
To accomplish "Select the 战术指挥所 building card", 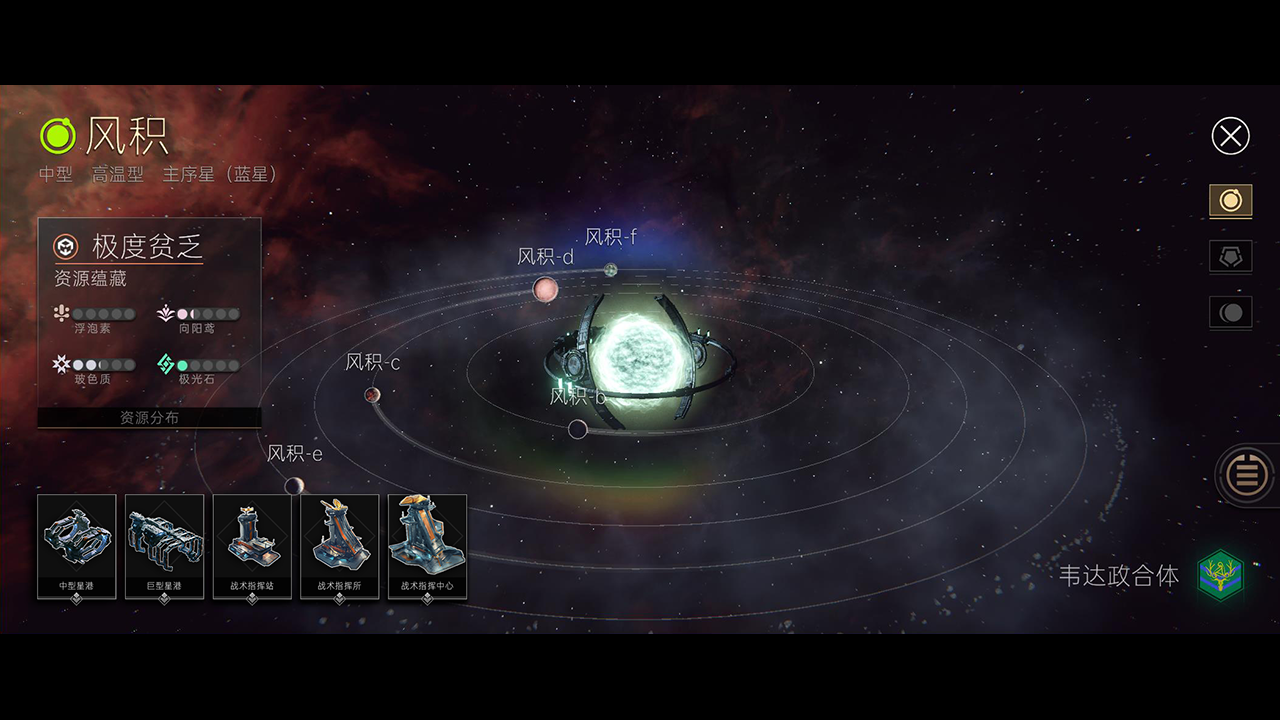I will [340, 546].
